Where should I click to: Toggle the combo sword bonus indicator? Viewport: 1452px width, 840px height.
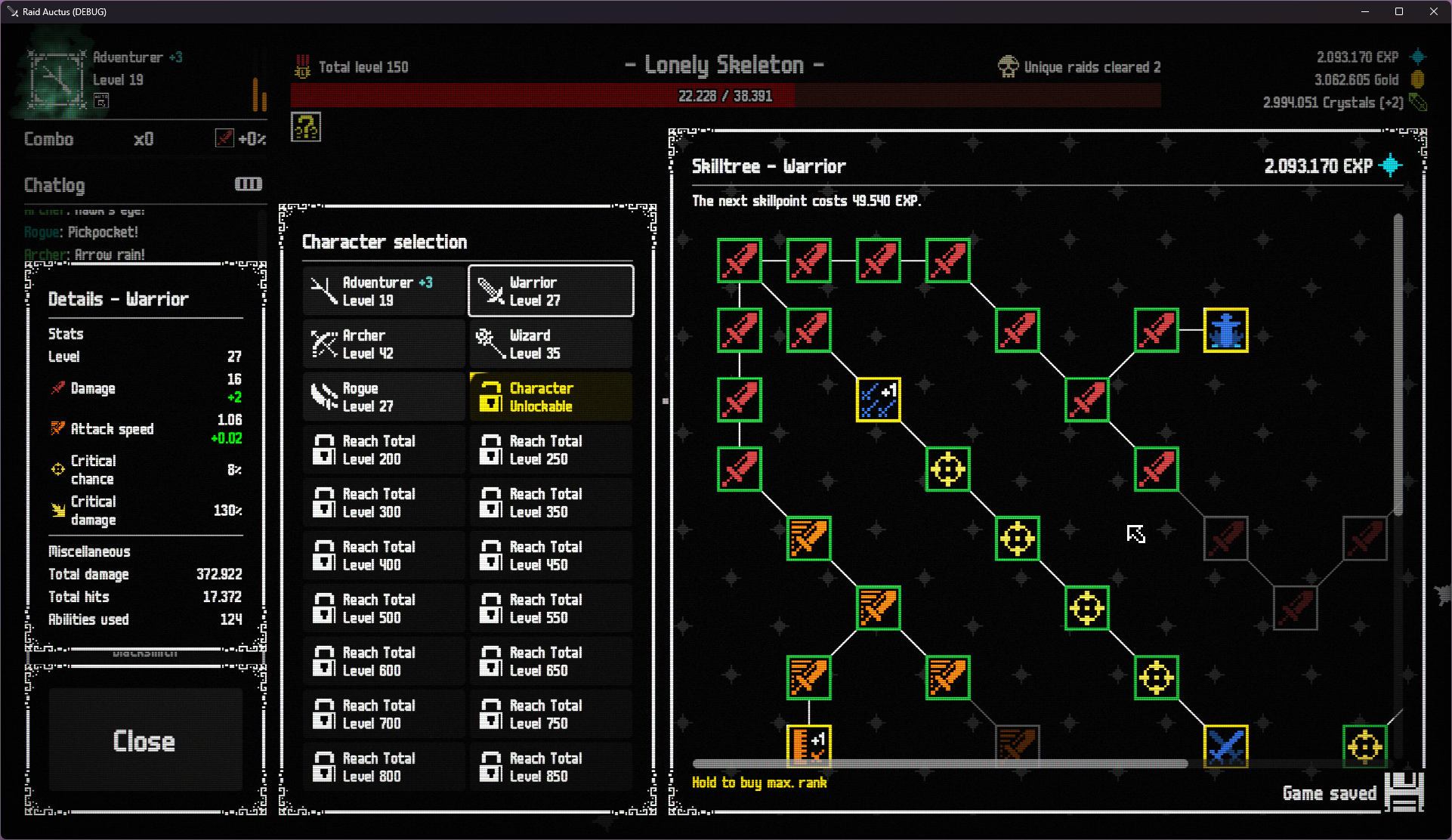(224, 138)
